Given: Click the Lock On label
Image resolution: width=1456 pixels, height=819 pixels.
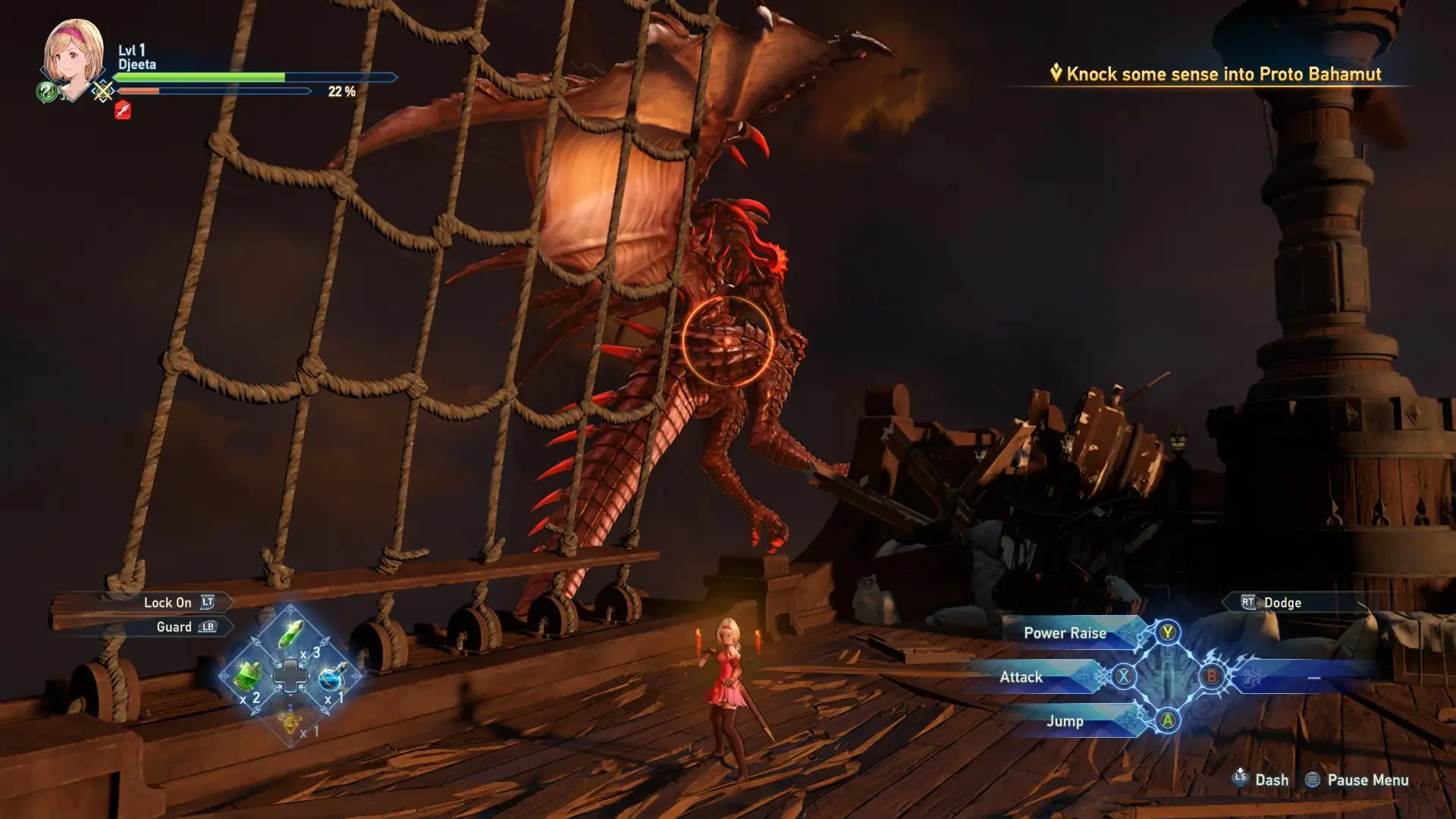Looking at the screenshot, I should (x=168, y=603).
